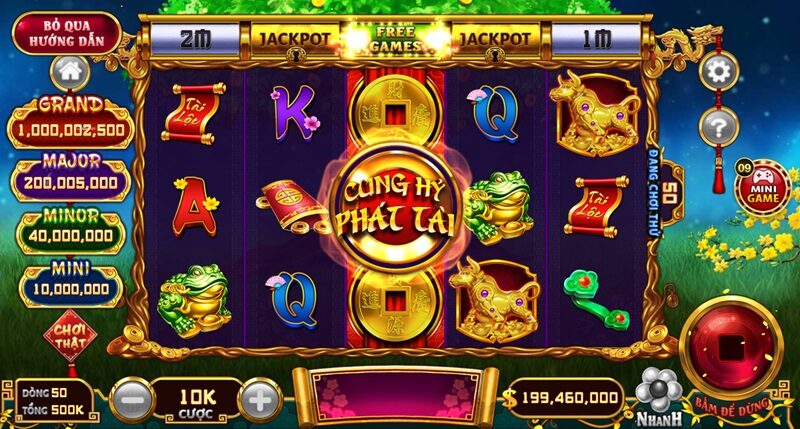This screenshot has width=800, height=429.
Task: Launch the Mini Game button
Action: point(763,187)
